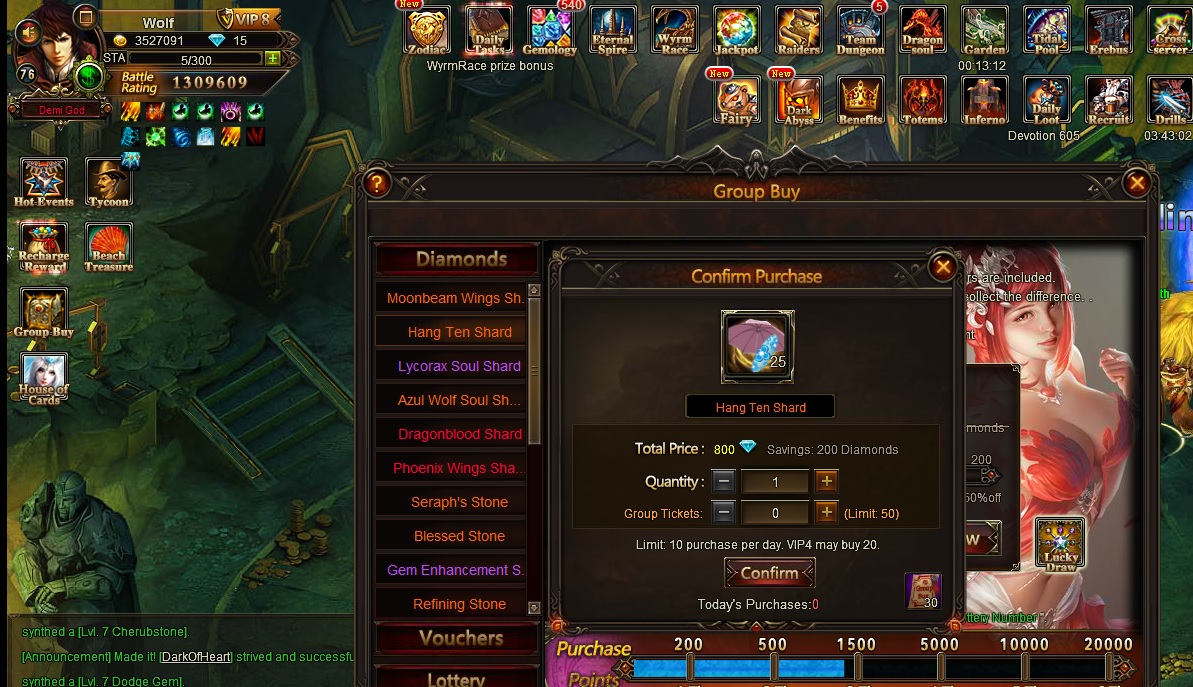Confirm the Hang Ten Shard purchase
The height and width of the screenshot is (687, 1193).
[769, 573]
